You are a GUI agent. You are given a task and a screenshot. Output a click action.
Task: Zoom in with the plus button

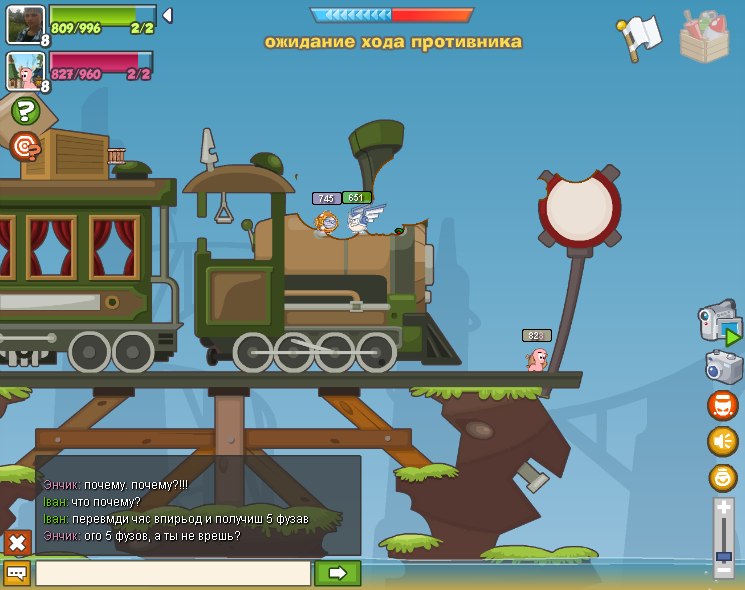[724, 508]
